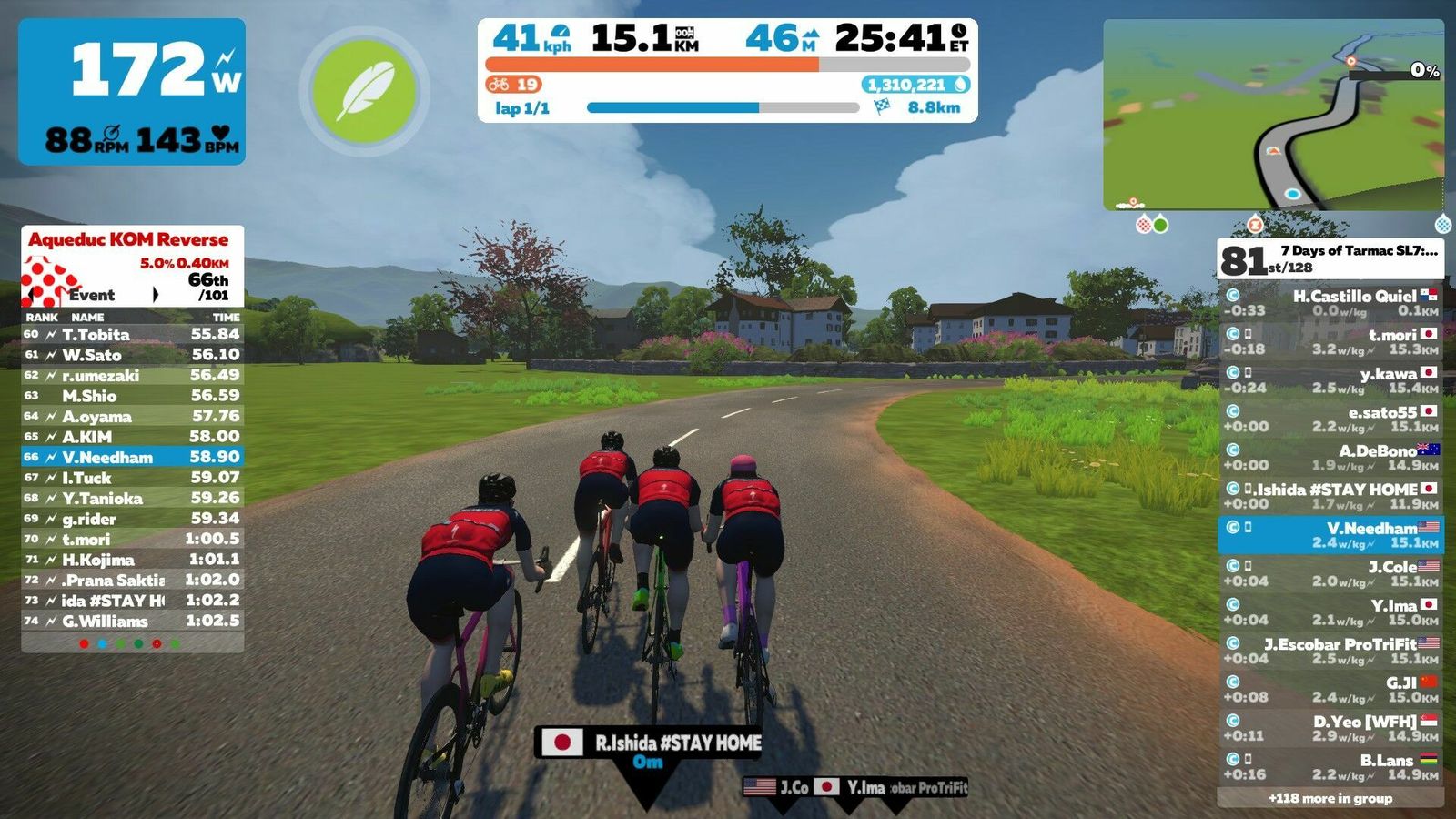Show the next segment leaderboard with right arrow
Image resolution: width=1456 pixels, height=819 pixels.
pyautogui.click(x=156, y=295)
